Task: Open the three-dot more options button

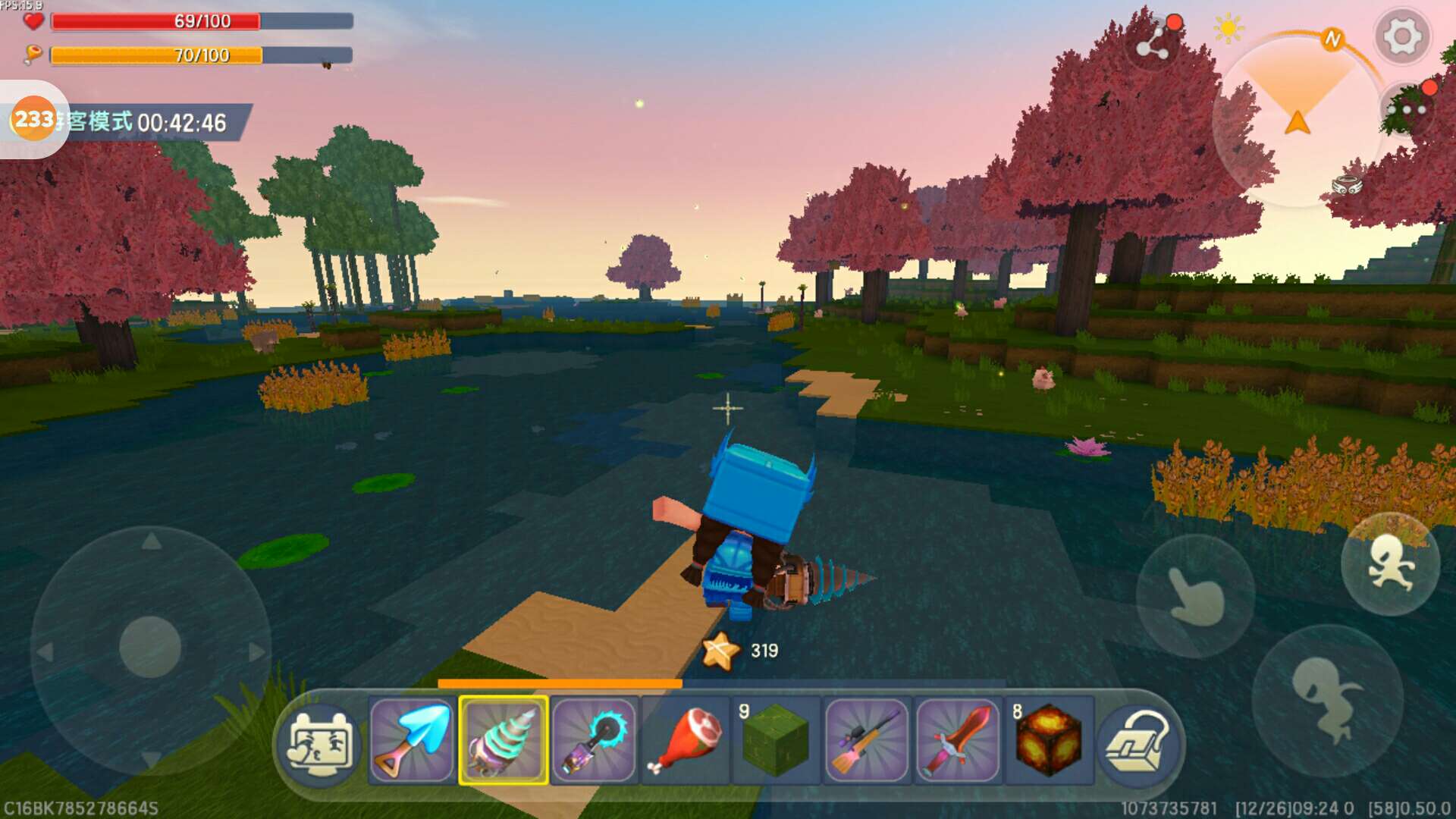Action: (x=1407, y=111)
